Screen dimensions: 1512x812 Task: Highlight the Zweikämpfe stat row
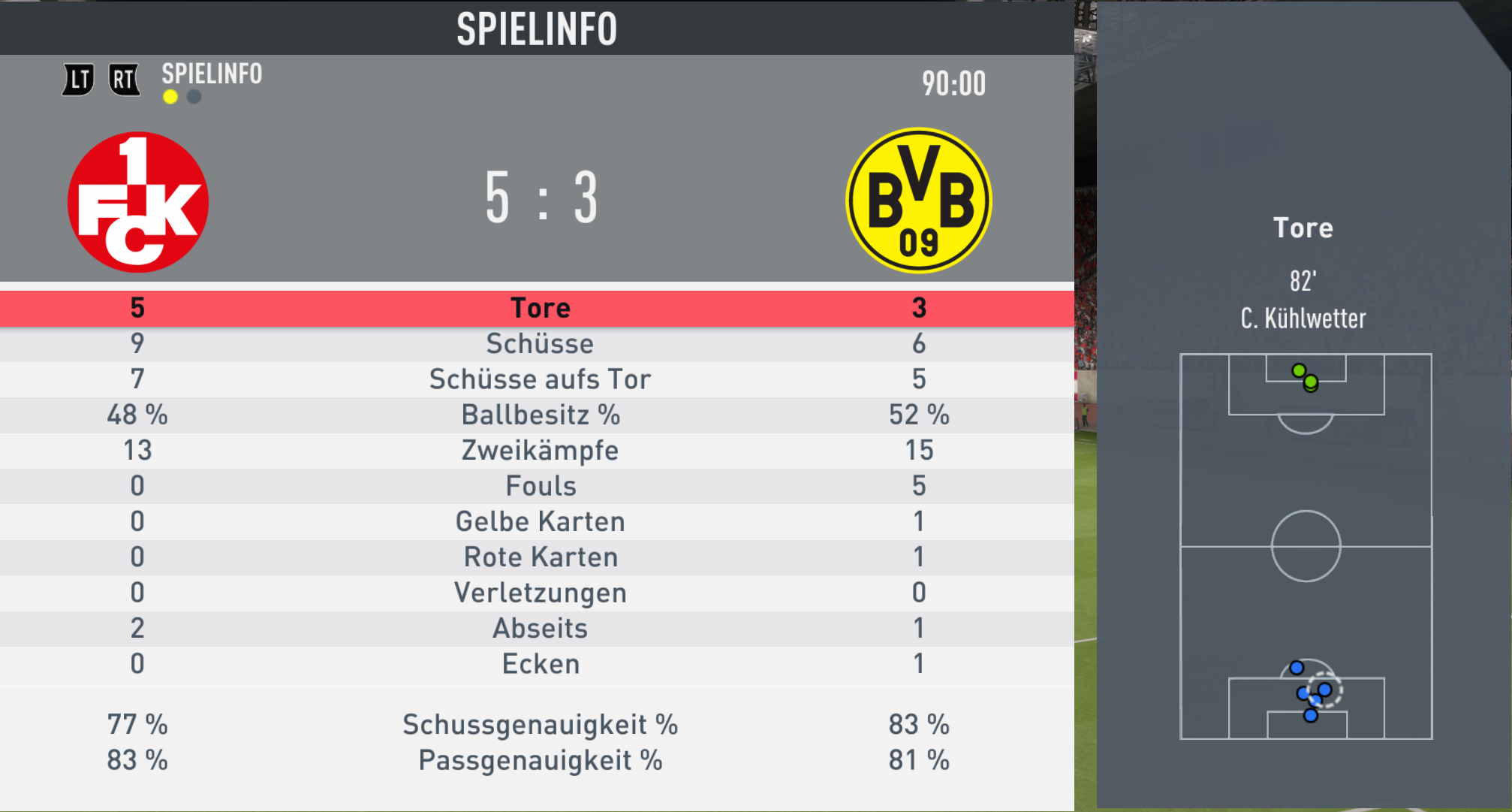[x=539, y=450]
